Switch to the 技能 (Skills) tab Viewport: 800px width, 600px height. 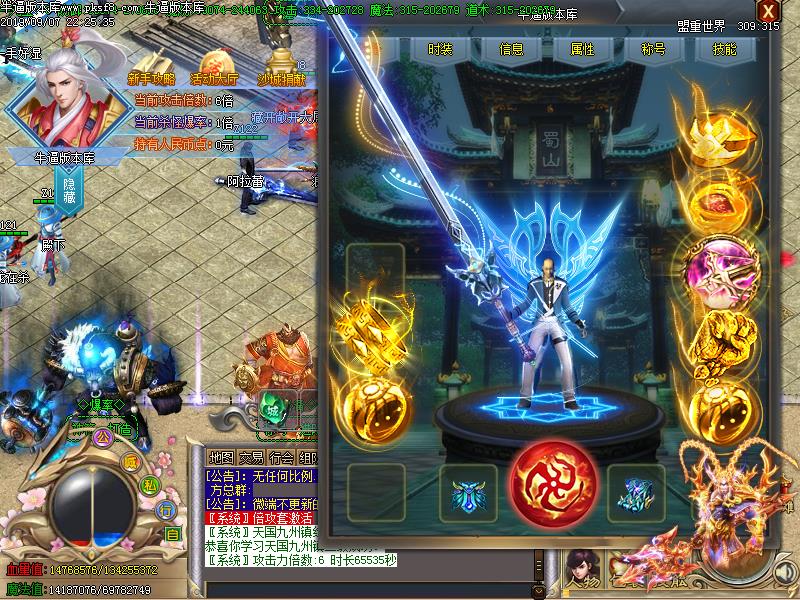726,49
